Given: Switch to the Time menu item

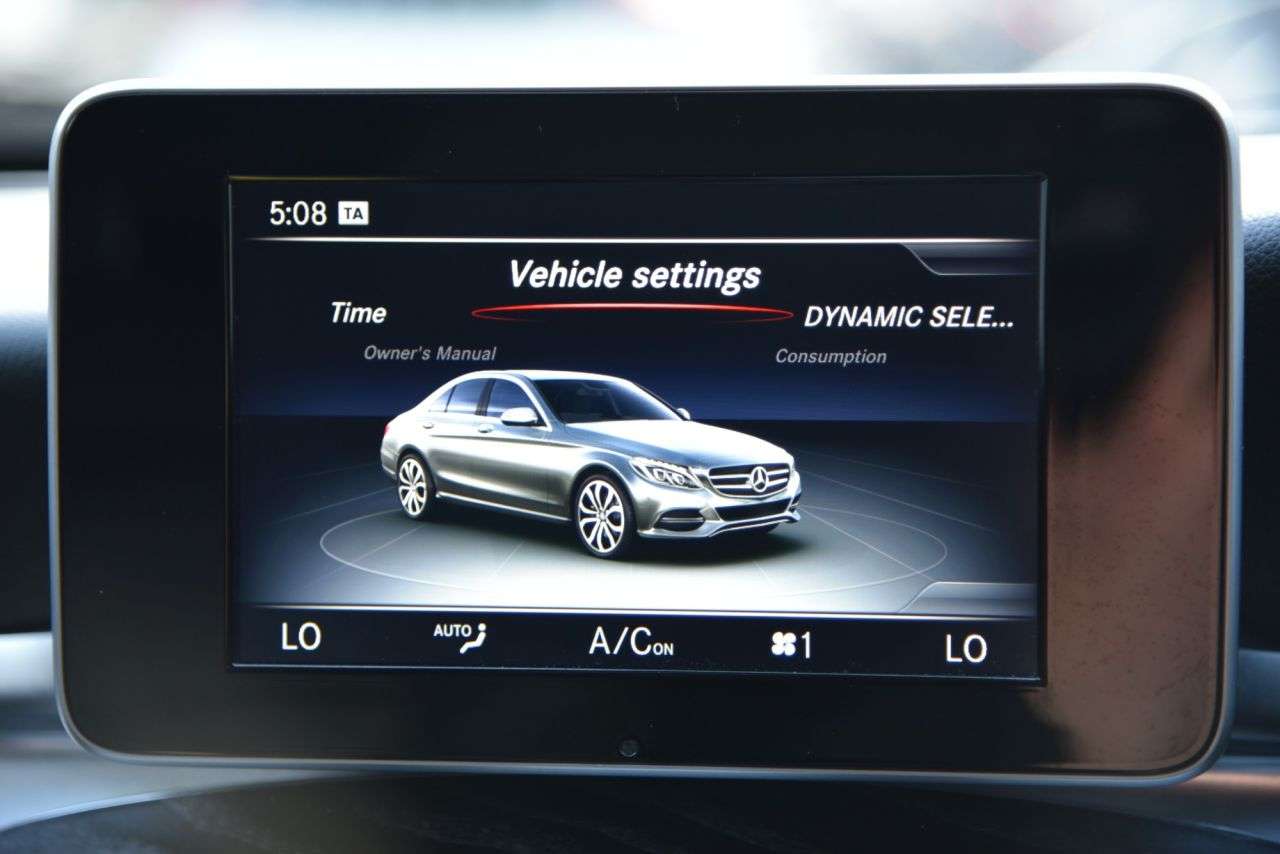Looking at the screenshot, I should point(358,313).
